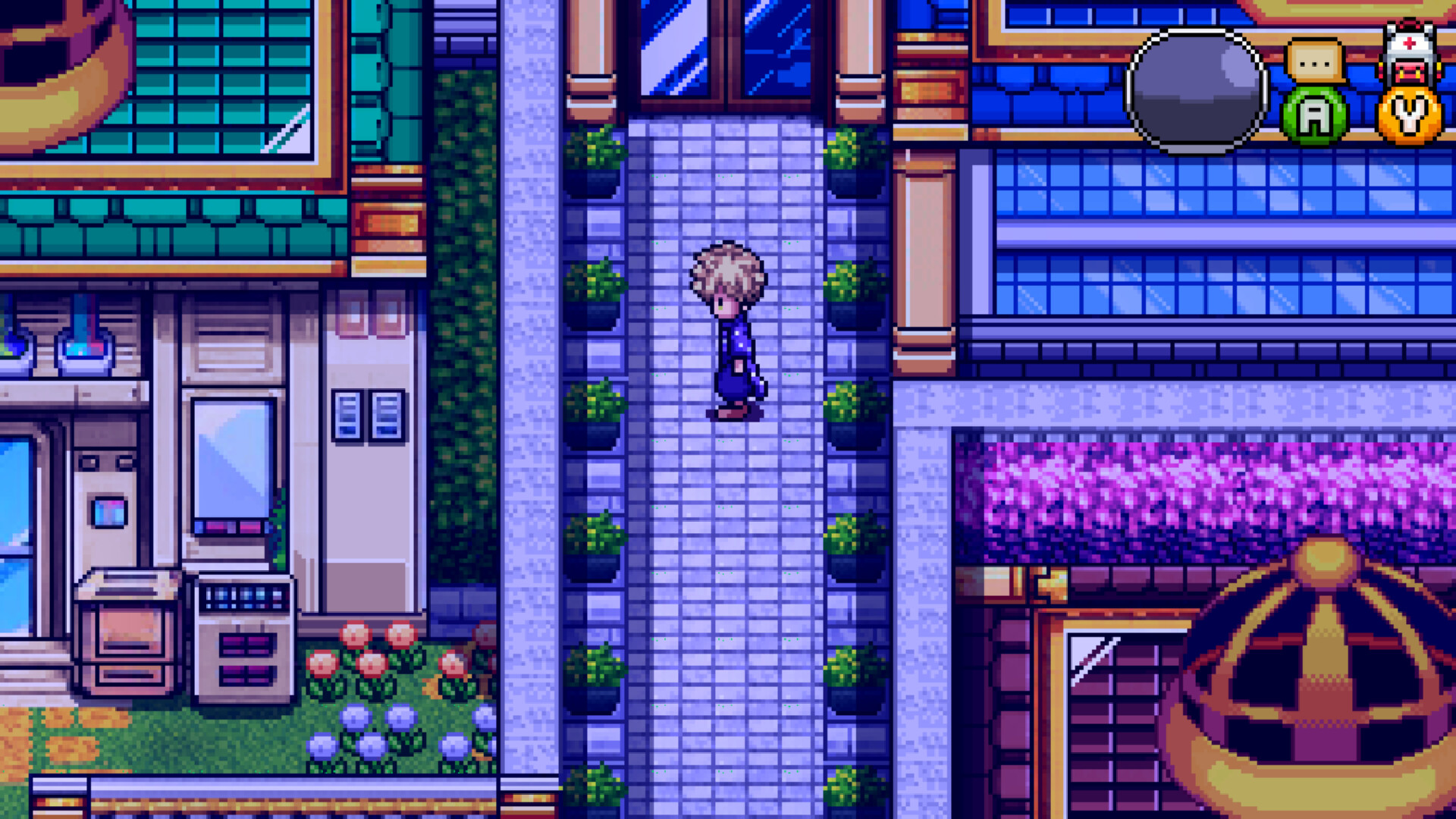Viewport: 1456px width, 819px height.
Task: Click the orange Y button prompt
Action: coord(1409,115)
